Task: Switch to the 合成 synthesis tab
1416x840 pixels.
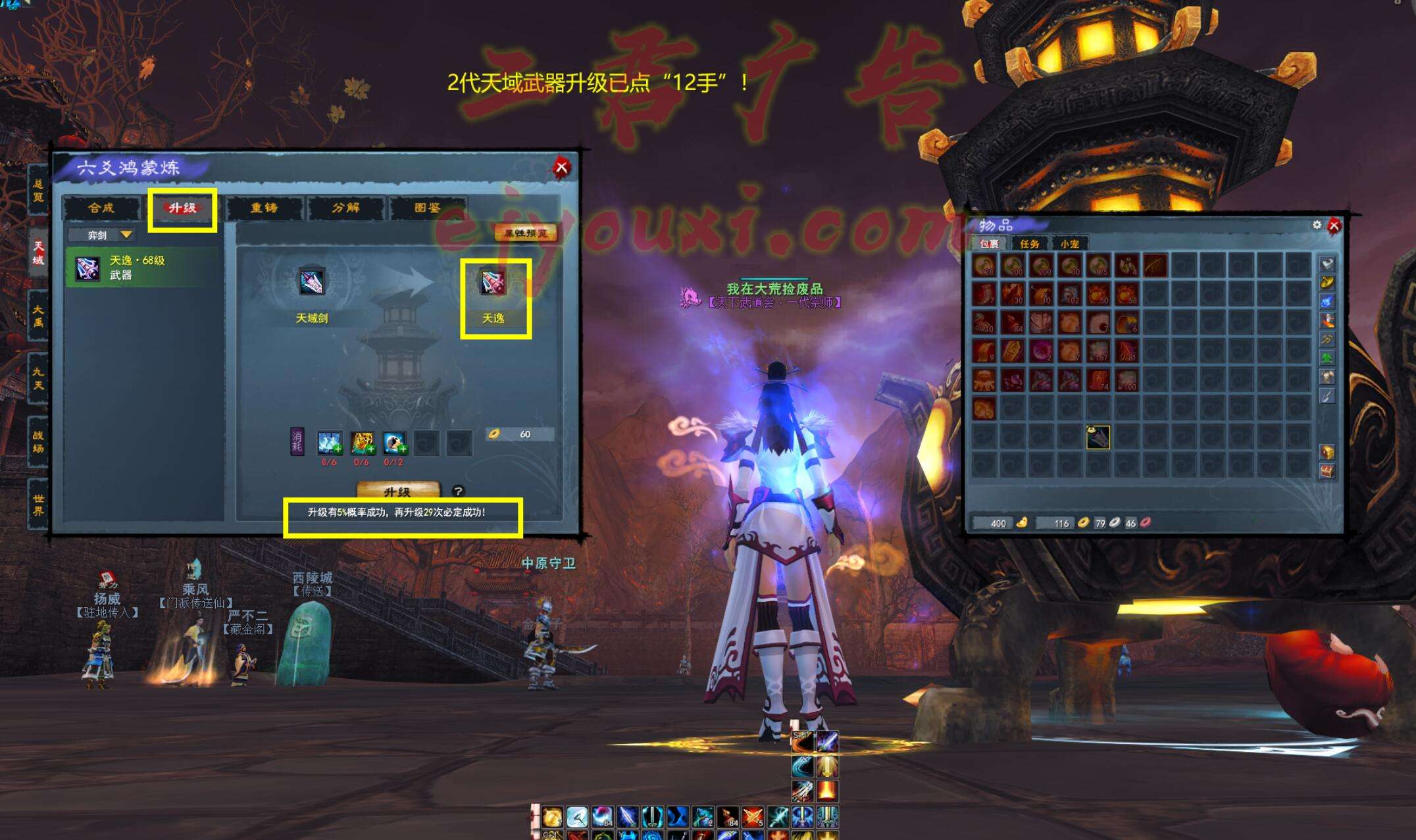Action: coord(101,208)
